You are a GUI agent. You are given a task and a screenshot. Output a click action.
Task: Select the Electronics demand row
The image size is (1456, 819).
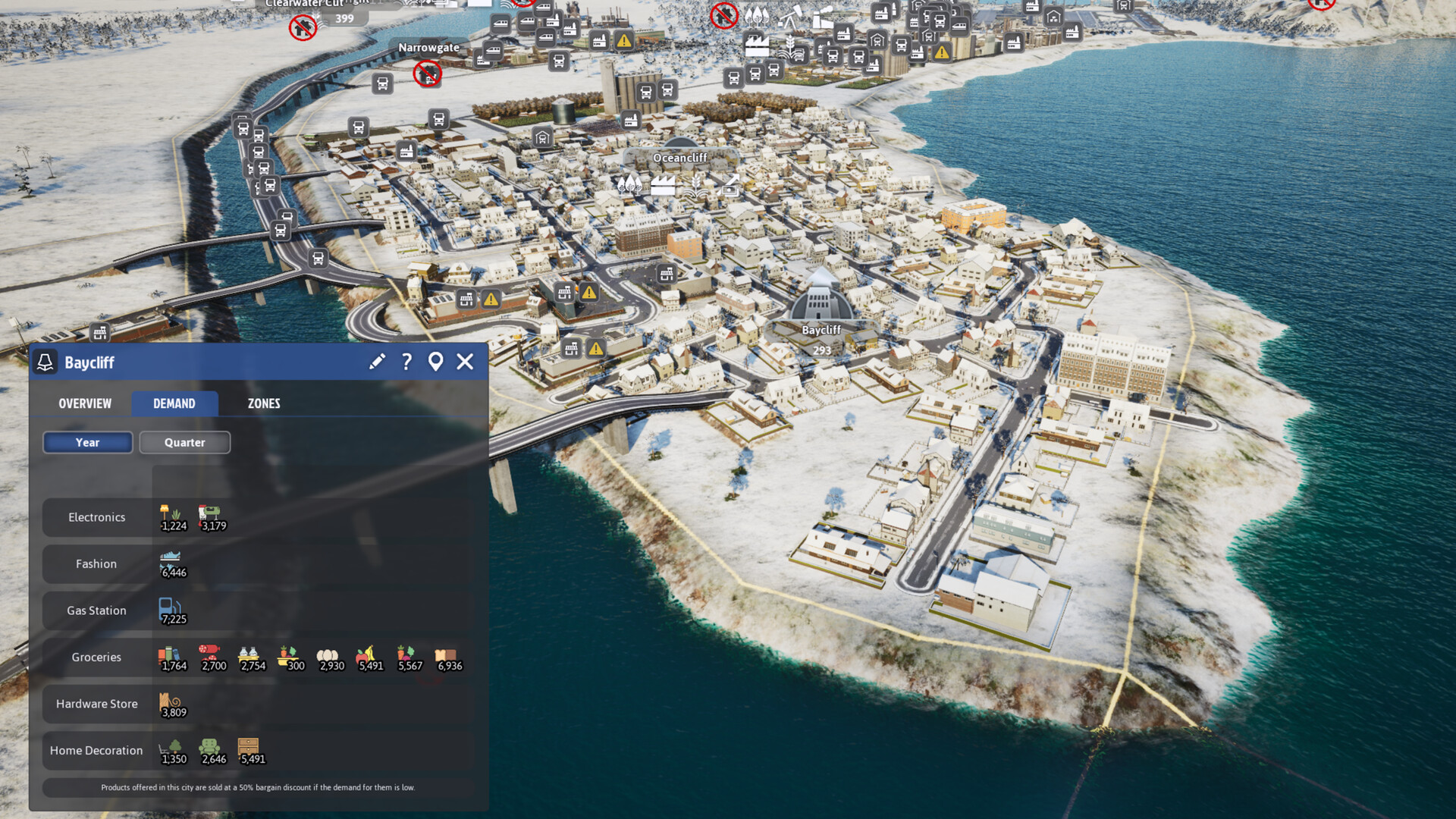(x=97, y=517)
